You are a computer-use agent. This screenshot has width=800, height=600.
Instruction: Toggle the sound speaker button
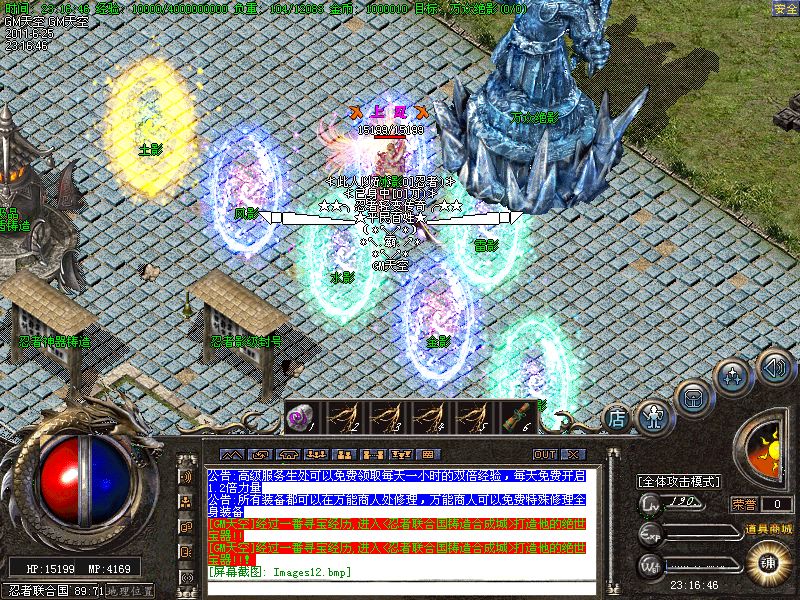click(x=773, y=366)
